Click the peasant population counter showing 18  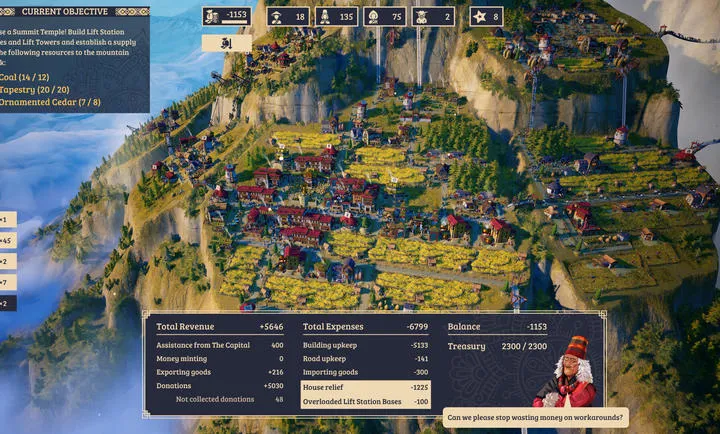click(x=288, y=16)
